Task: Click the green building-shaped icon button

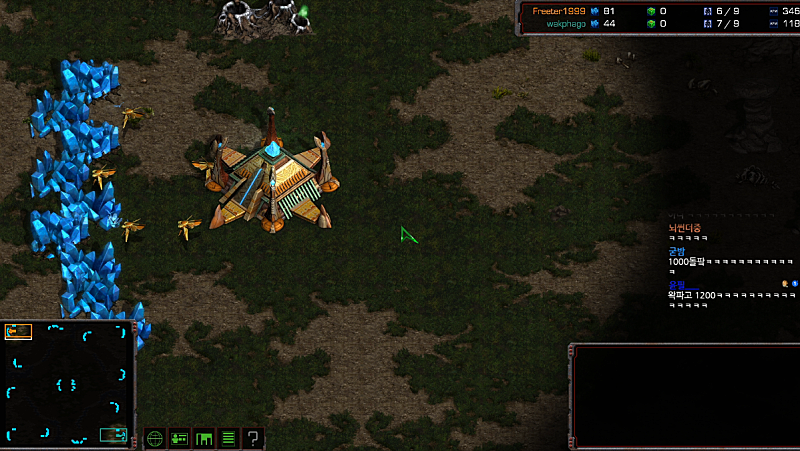Action: (204, 438)
